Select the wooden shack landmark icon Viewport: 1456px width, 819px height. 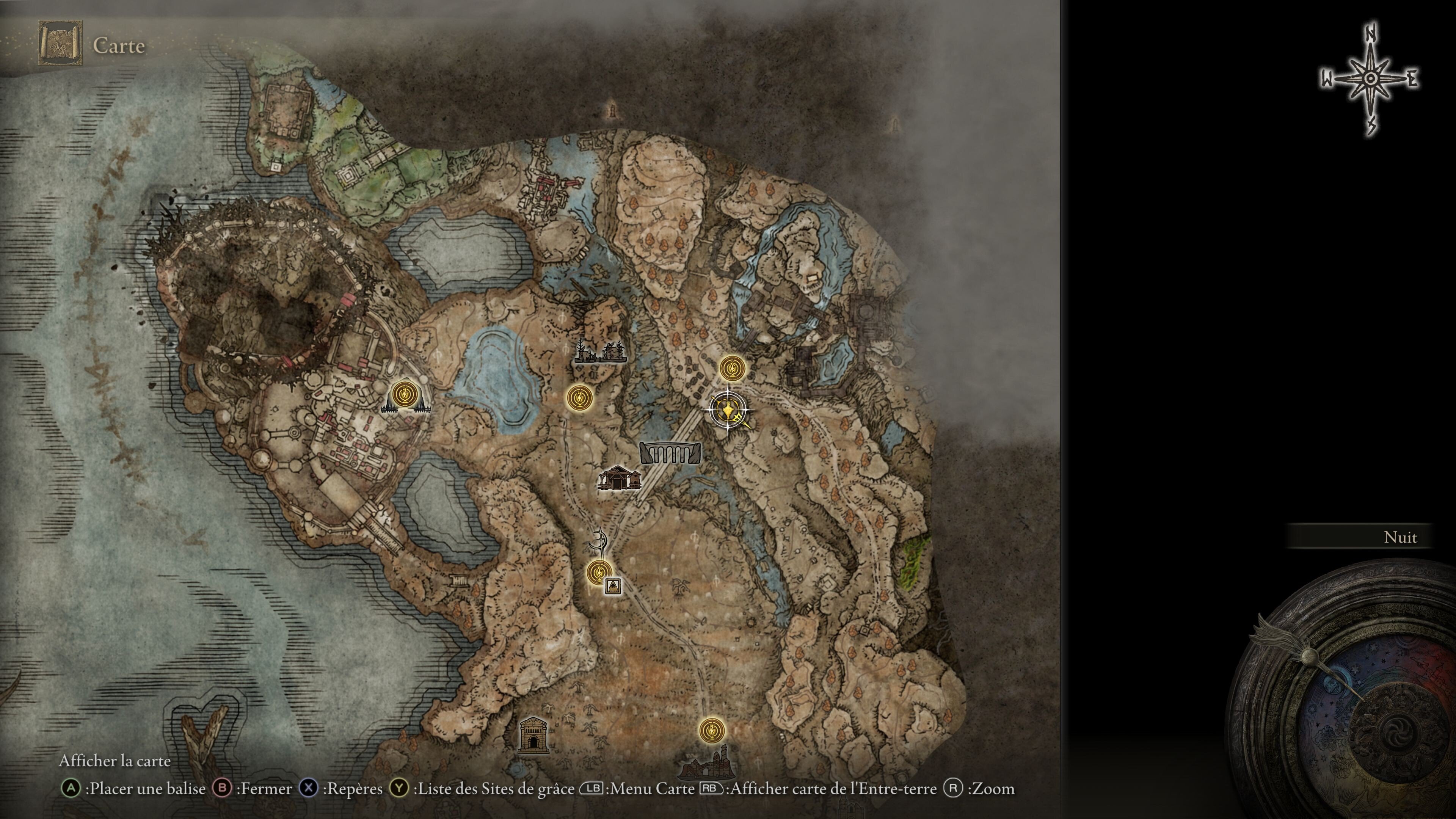620,478
